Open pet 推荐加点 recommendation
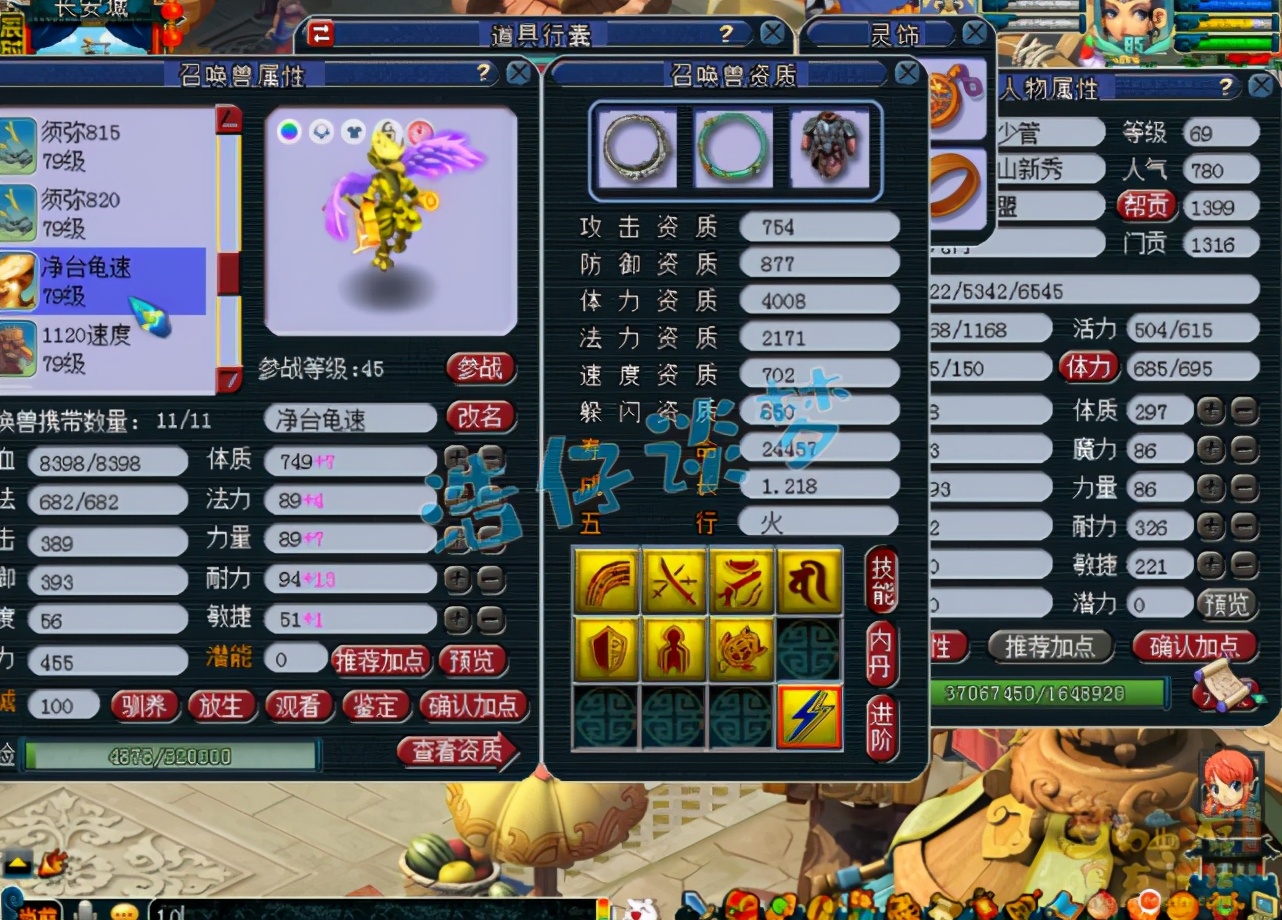This screenshot has height=920, width=1282. [x=380, y=660]
